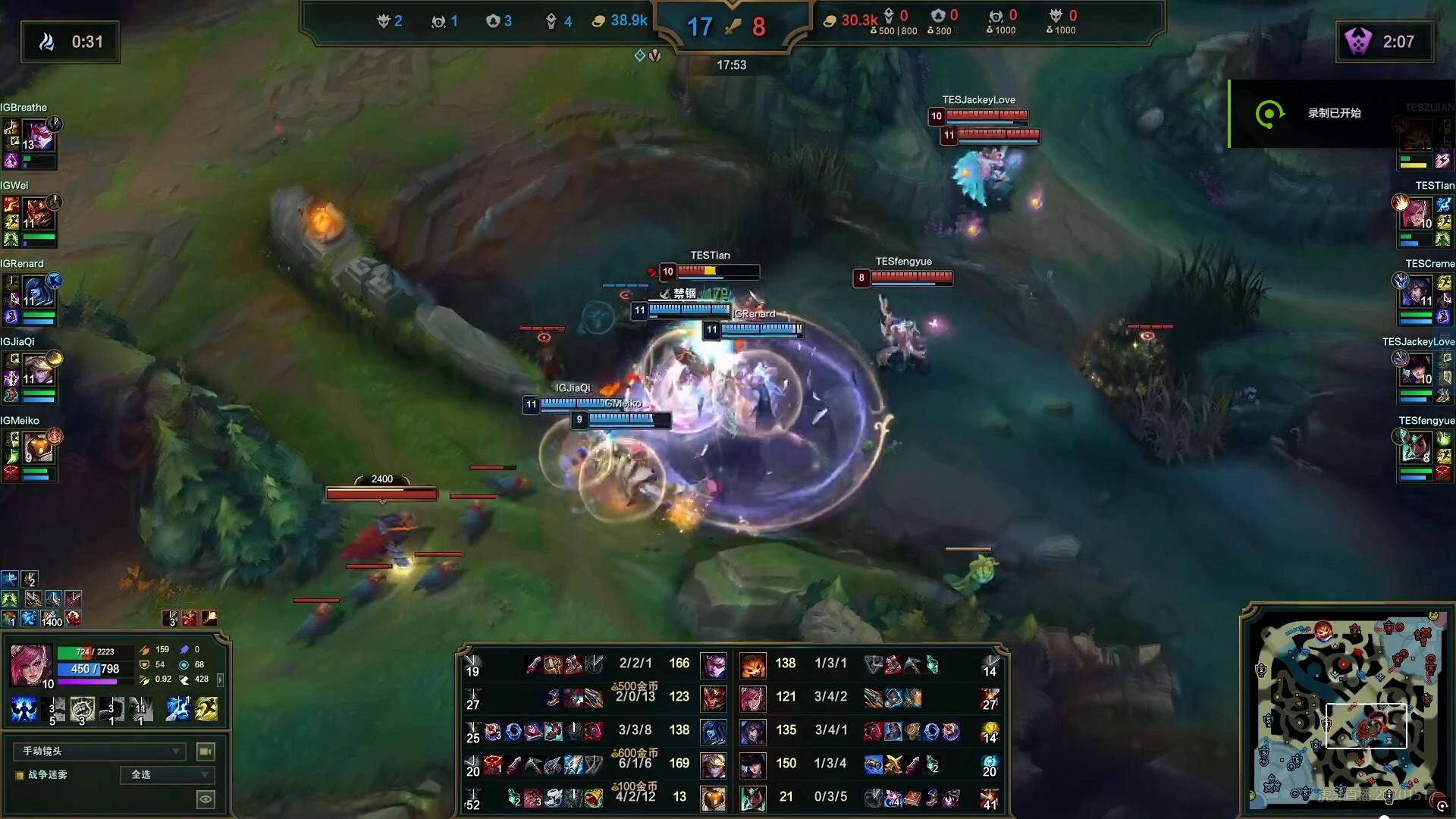Open the 全选 team visibility dropdown

pyautogui.click(x=168, y=774)
